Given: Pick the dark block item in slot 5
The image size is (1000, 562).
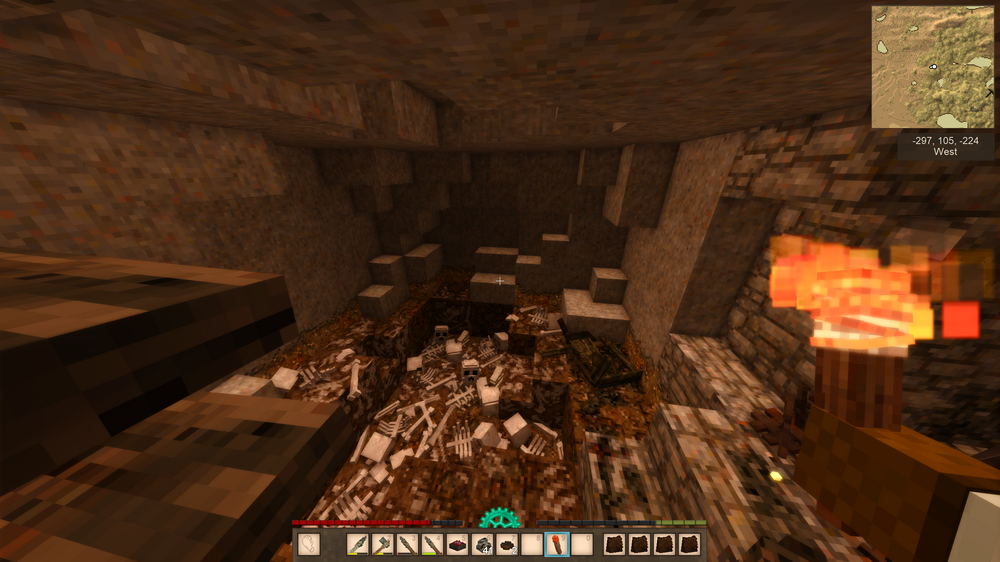Looking at the screenshot, I should (457, 545).
